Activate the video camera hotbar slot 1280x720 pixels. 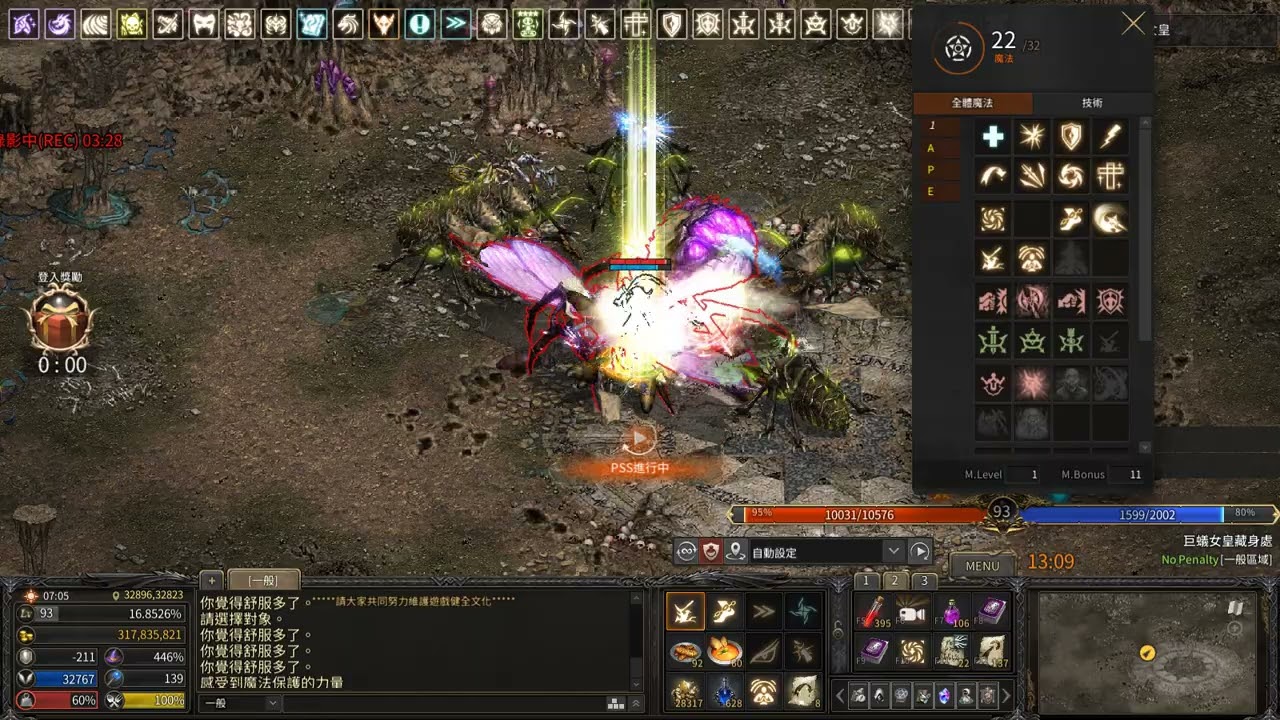click(x=912, y=612)
